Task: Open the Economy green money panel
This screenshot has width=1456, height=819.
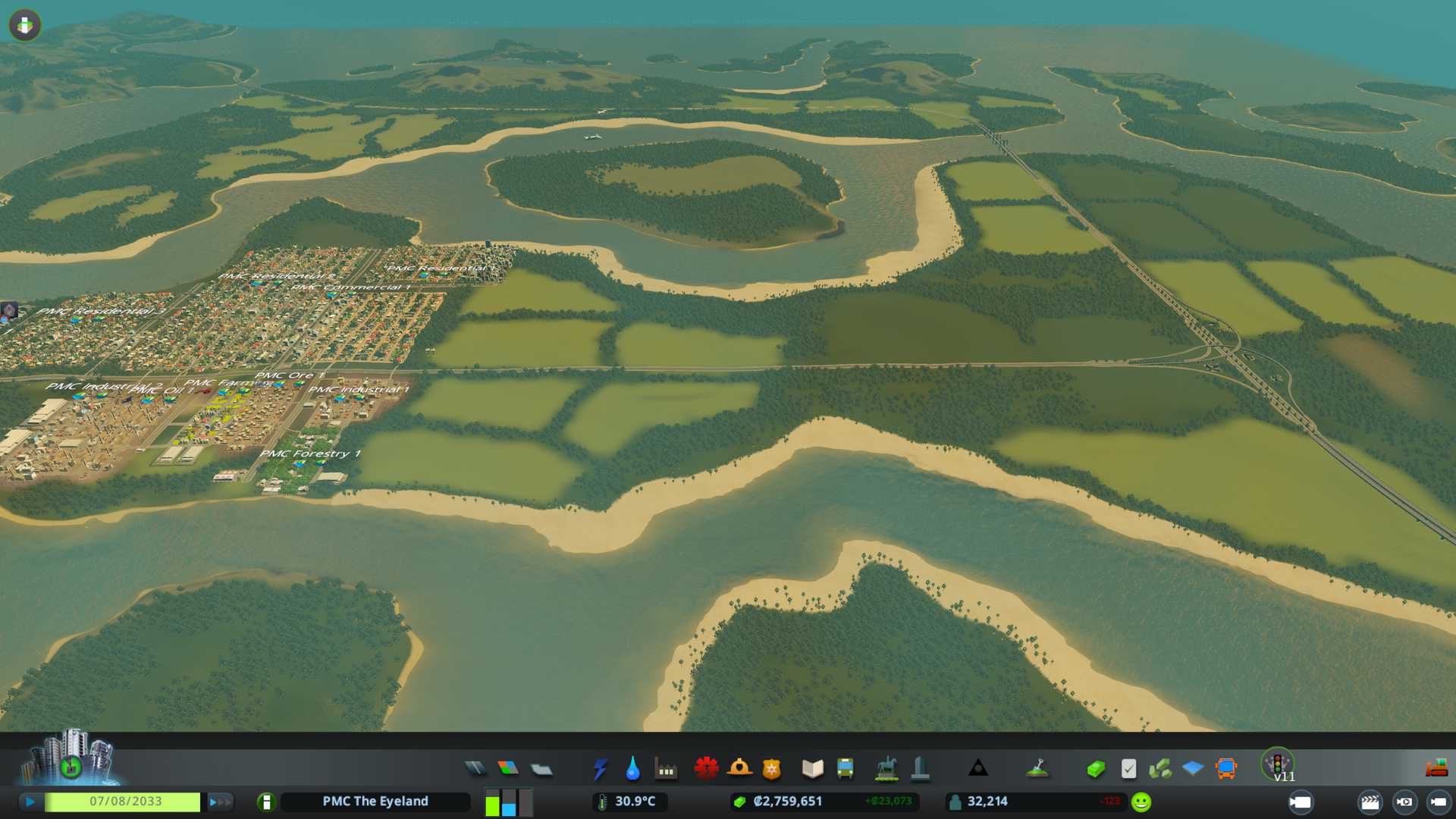Action: click(x=1095, y=769)
